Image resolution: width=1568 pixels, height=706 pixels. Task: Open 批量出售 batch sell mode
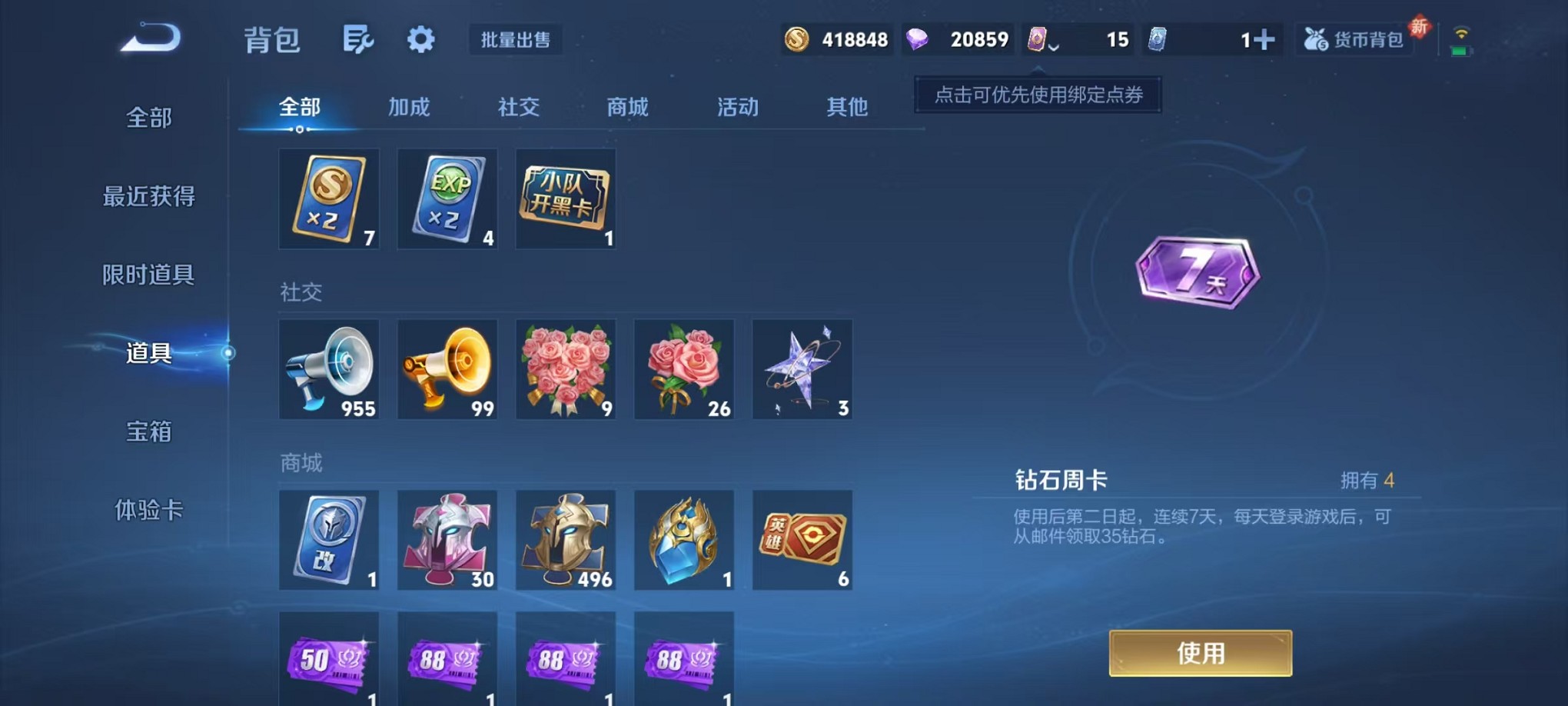click(516, 42)
